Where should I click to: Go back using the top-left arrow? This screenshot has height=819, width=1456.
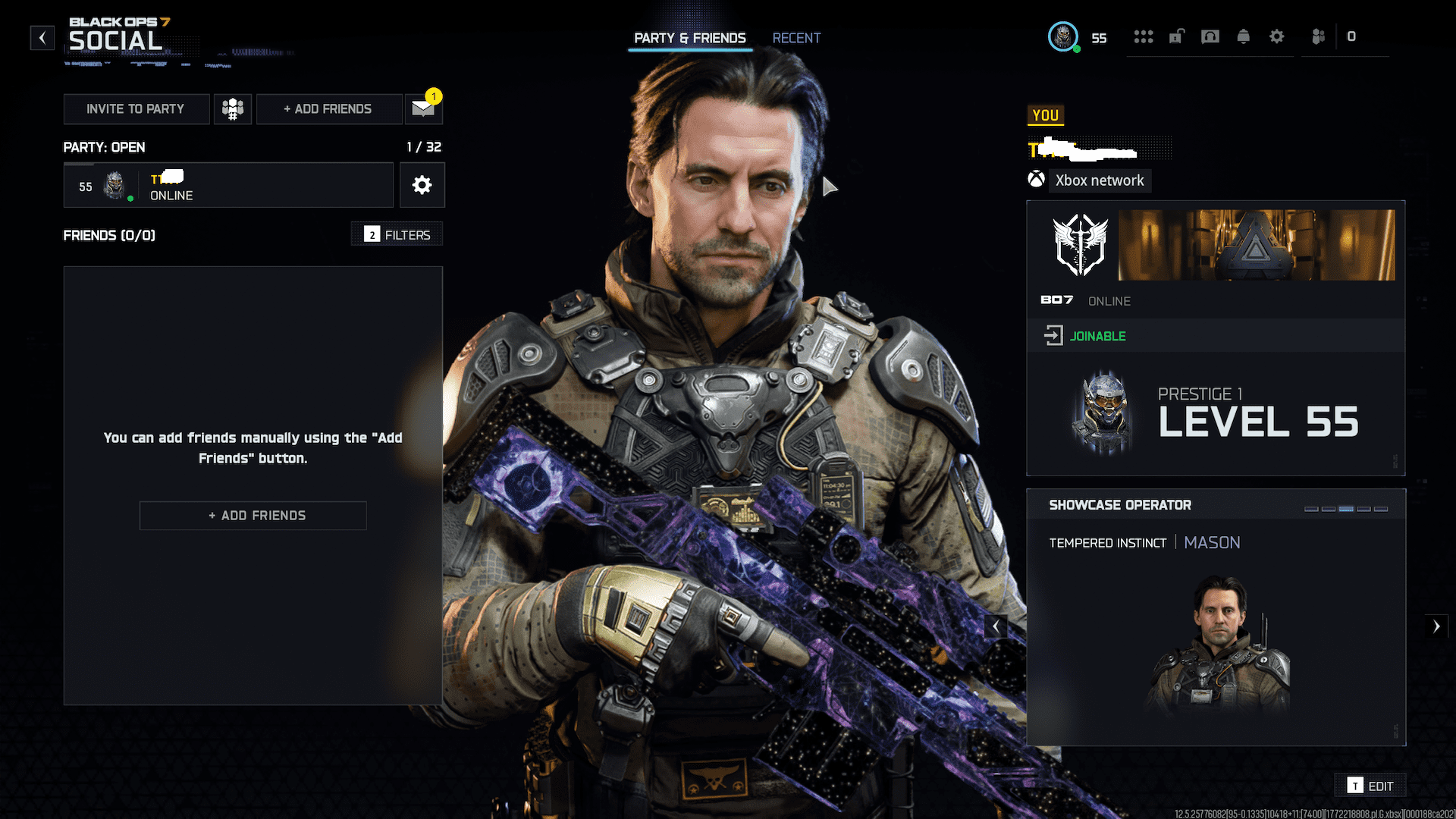click(42, 37)
